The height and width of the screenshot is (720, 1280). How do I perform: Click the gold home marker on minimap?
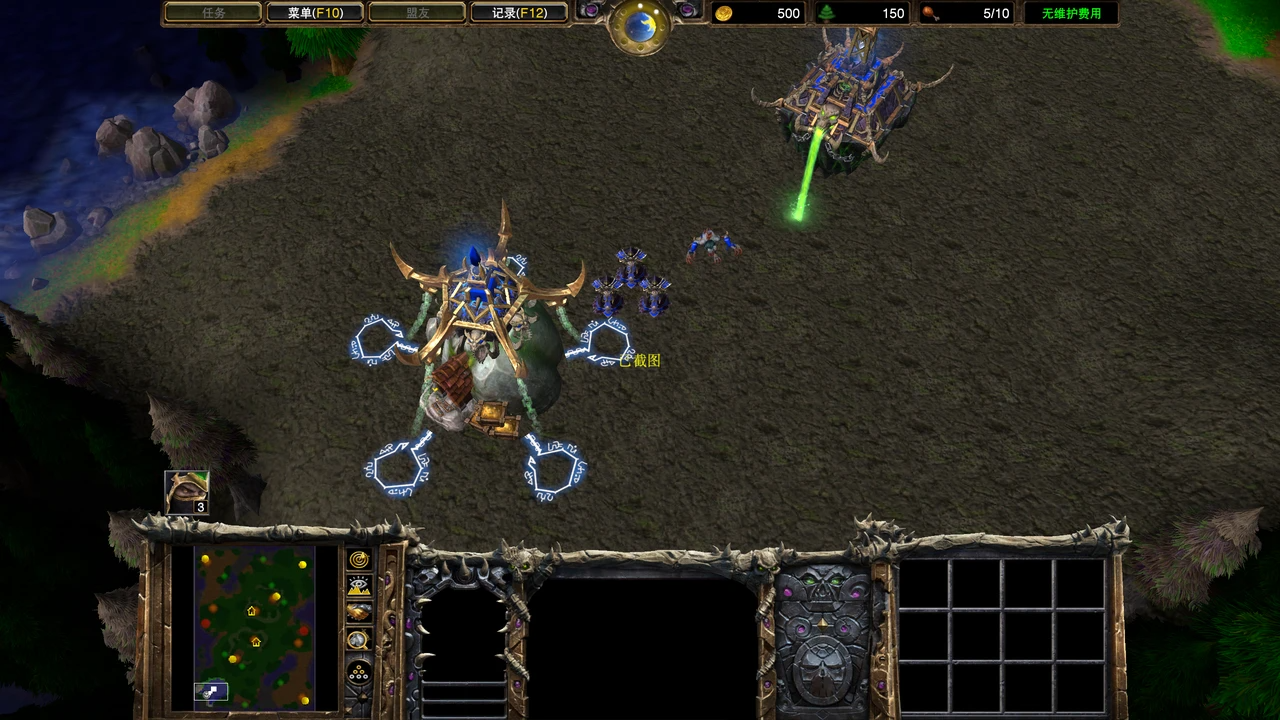click(x=251, y=610)
